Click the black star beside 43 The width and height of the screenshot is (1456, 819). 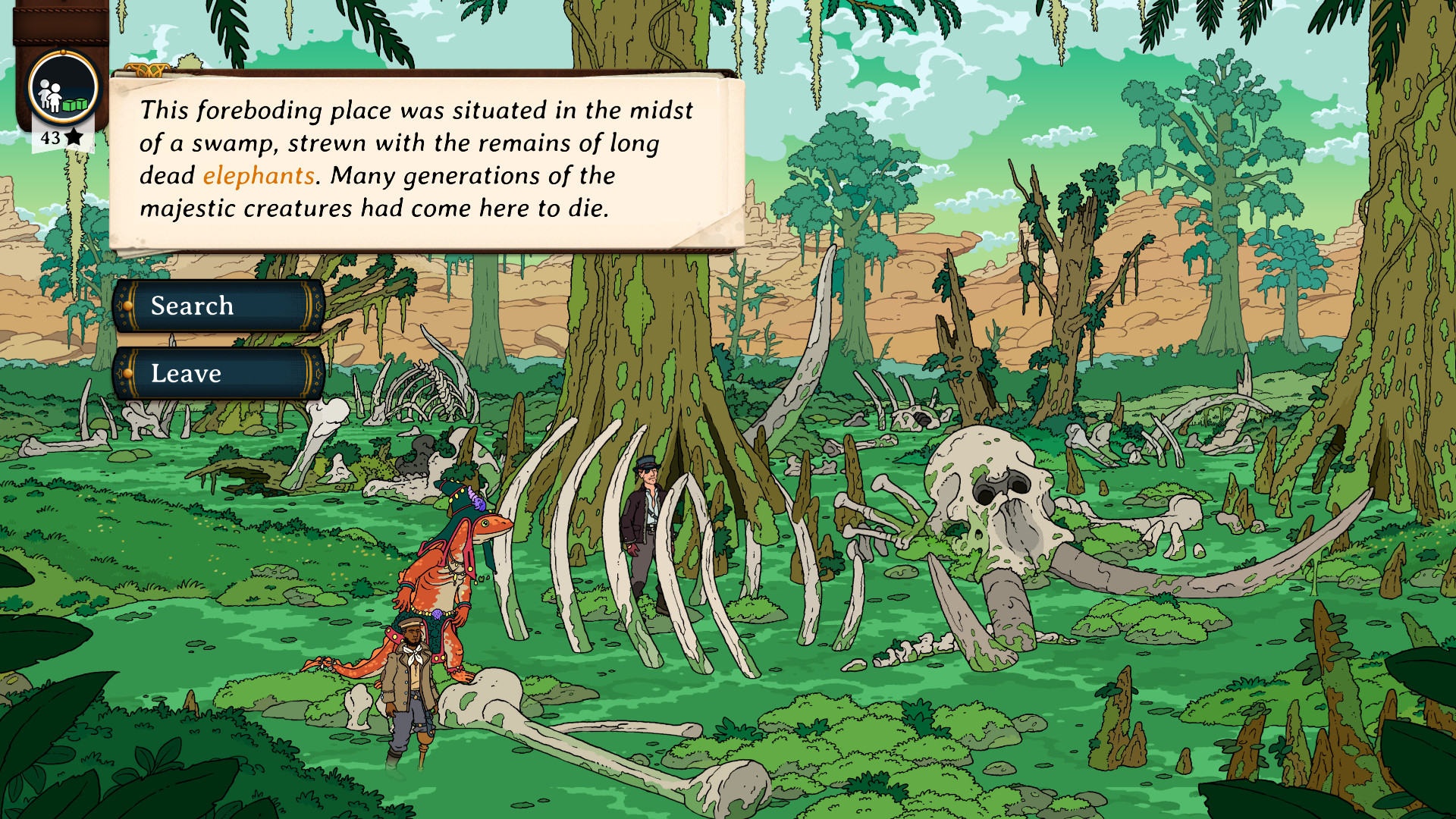pos(73,136)
